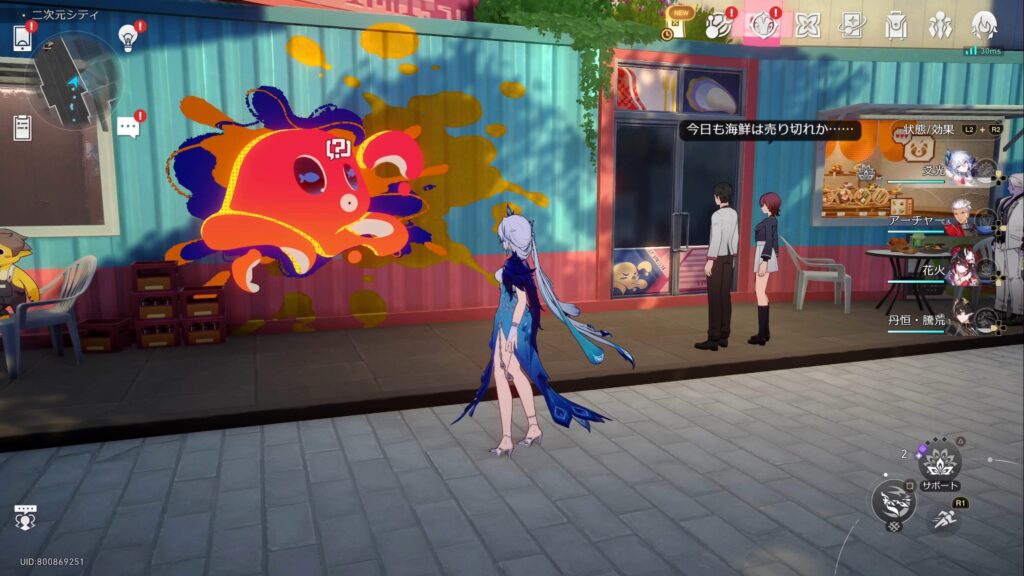This screenshot has height=576, width=1024.
Task: Switch to party member 丹恒・騰荒
Action: click(x=961, y=319)
